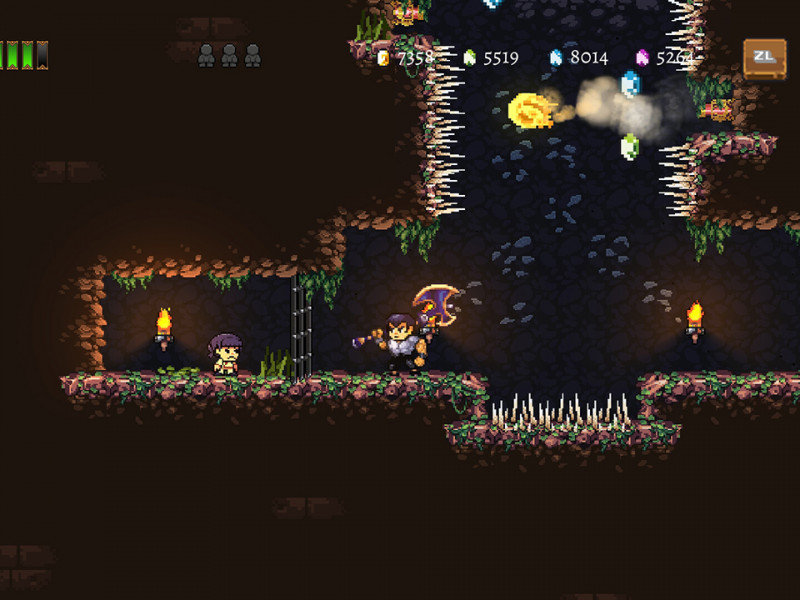Open the brown journal book icon
800x600 pixels.
(x=764, y=58)
